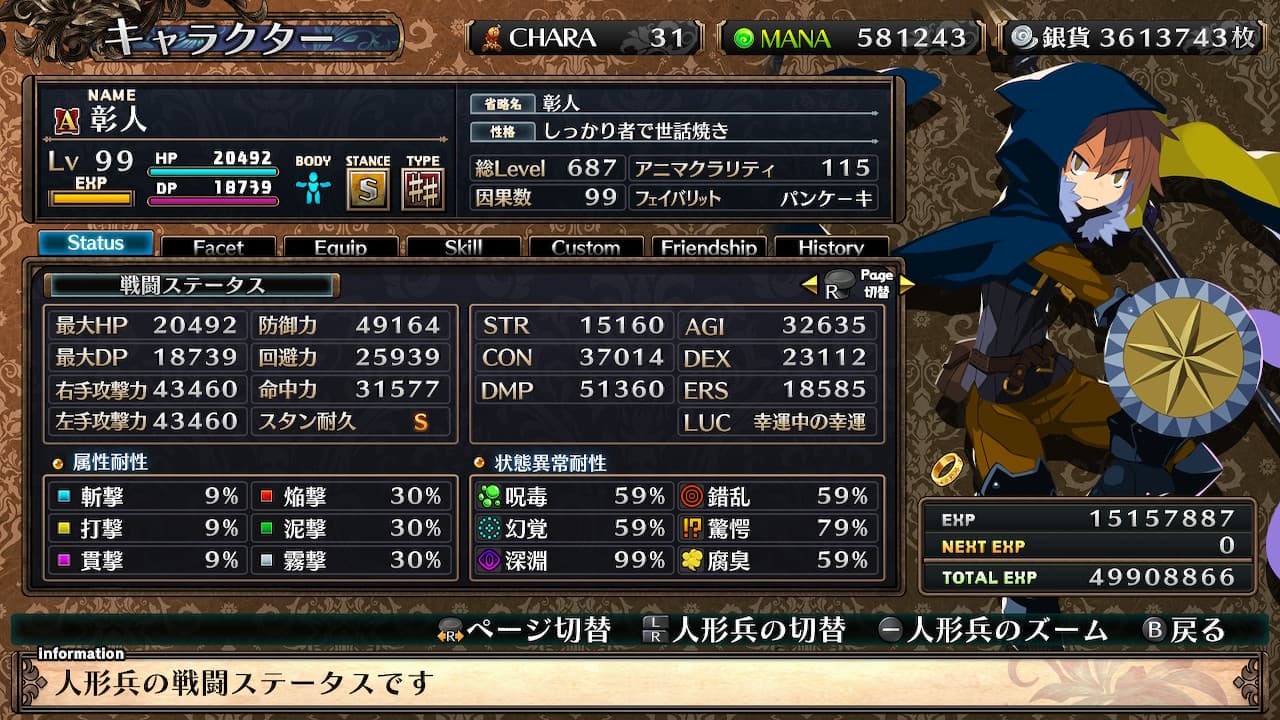Switch to the Status tab
This screenshot has width=1280, height=720.
tap(96, 243)
